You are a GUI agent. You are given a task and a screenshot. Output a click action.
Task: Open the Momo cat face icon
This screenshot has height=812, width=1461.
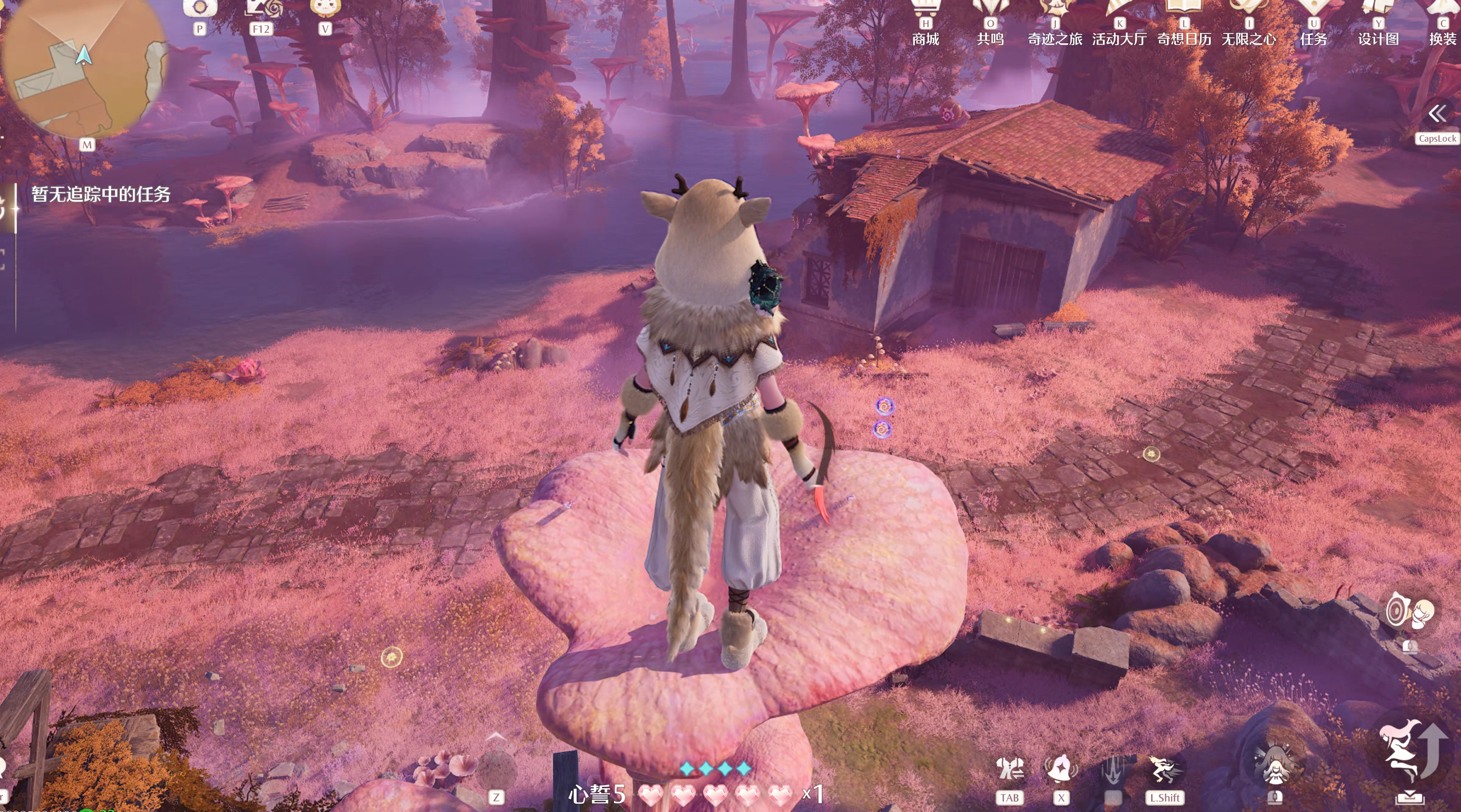325,8
